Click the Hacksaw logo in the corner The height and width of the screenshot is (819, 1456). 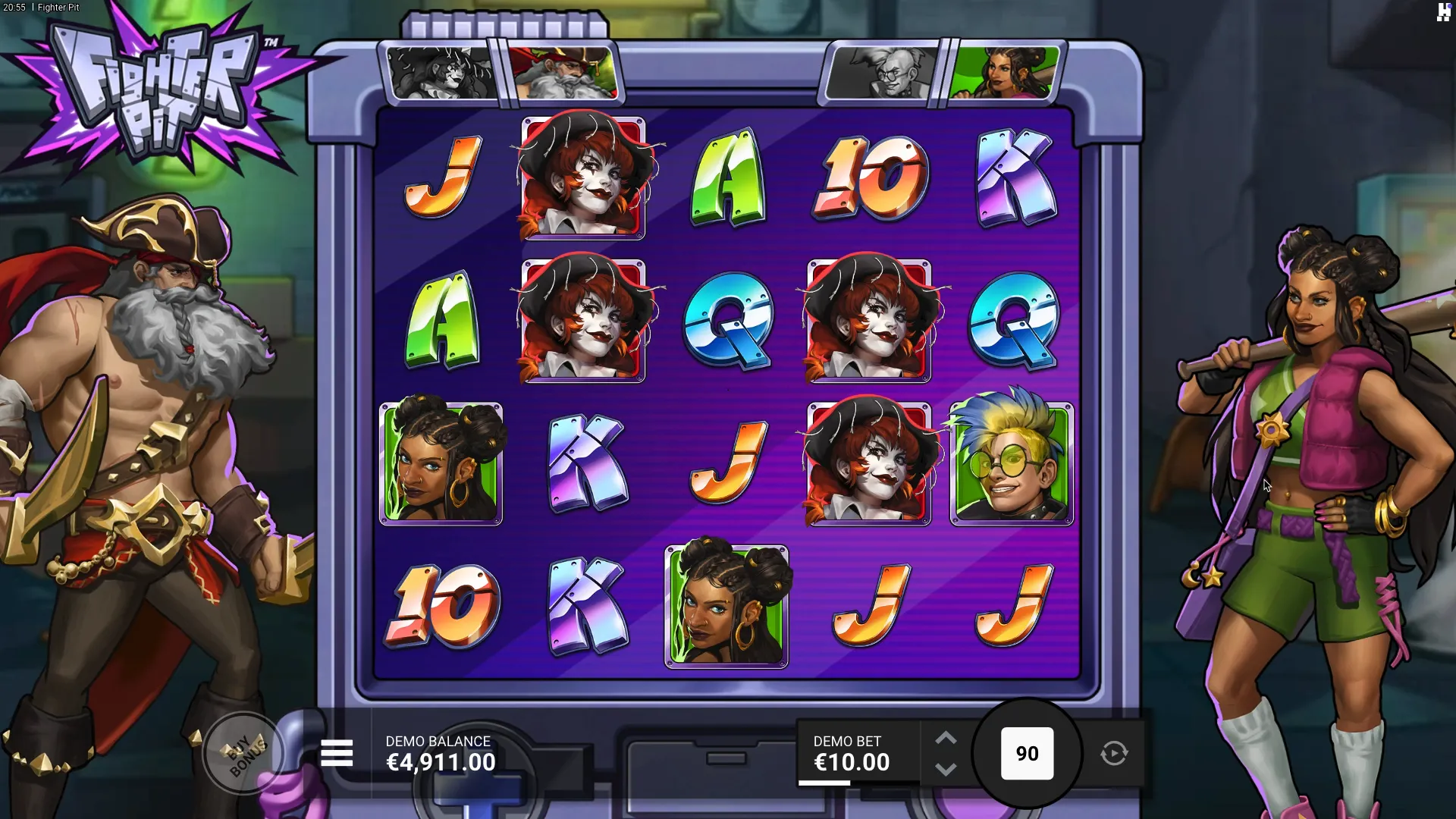pos(1444,11)
